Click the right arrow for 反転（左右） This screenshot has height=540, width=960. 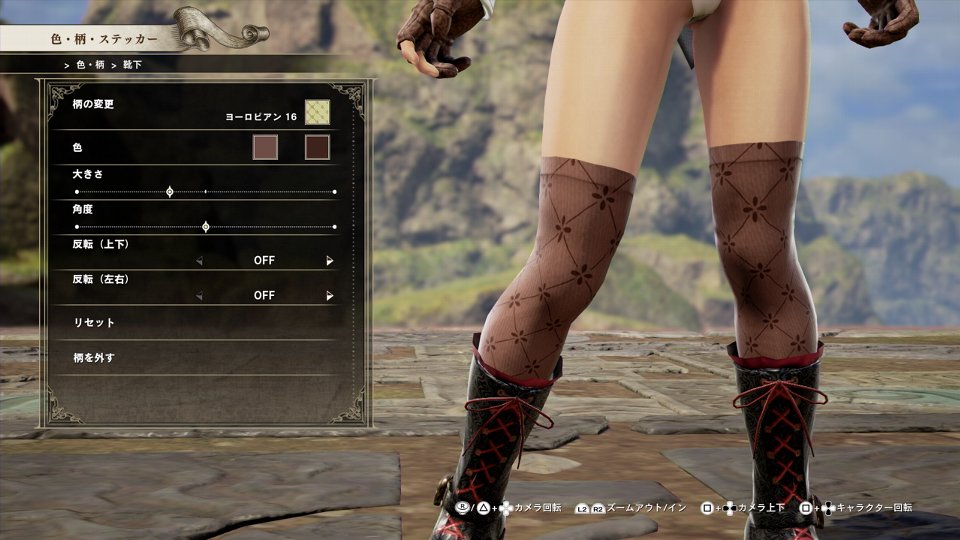(330, 296)
